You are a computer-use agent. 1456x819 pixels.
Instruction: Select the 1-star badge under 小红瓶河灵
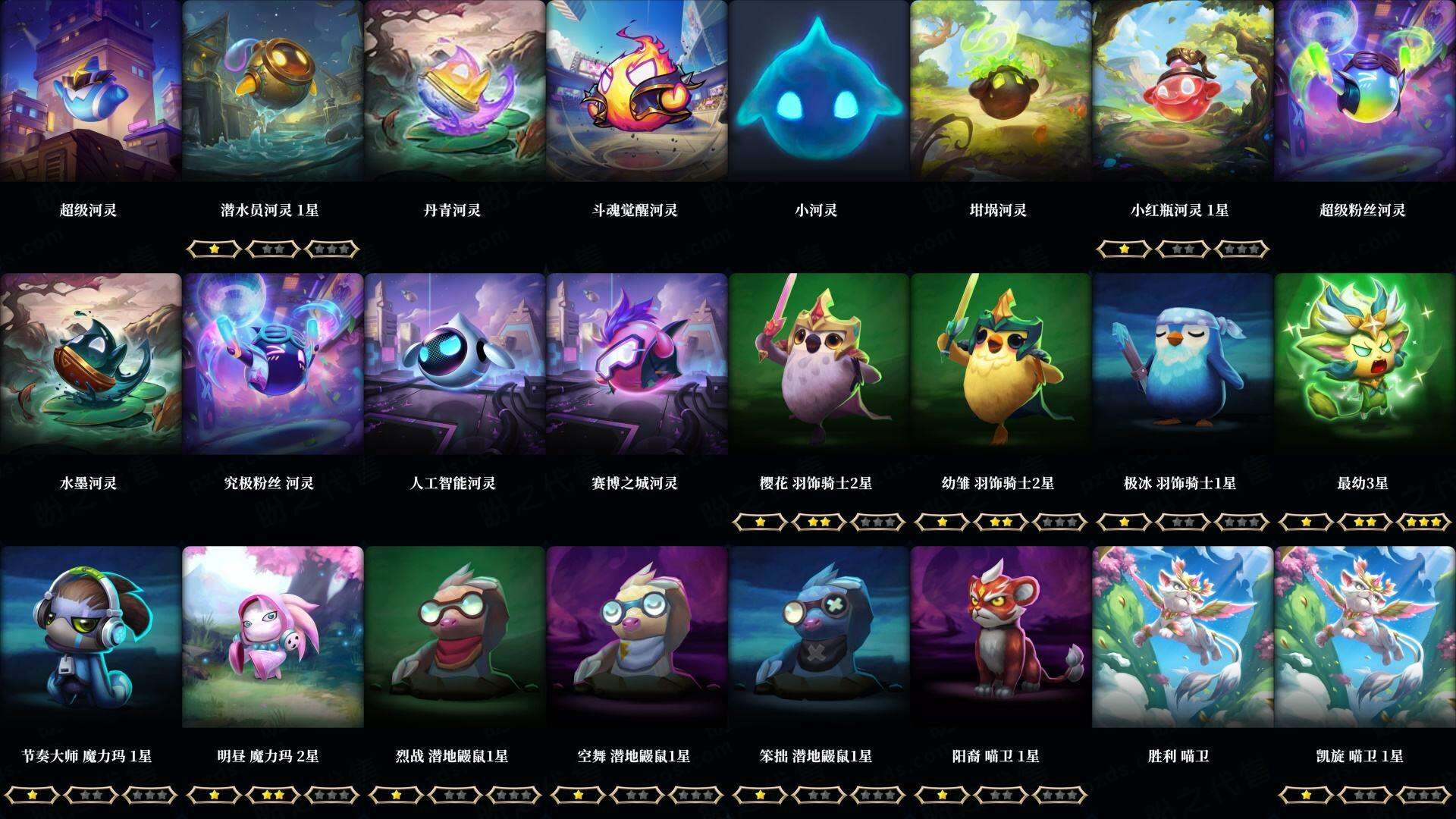[x=1124, y=249]
